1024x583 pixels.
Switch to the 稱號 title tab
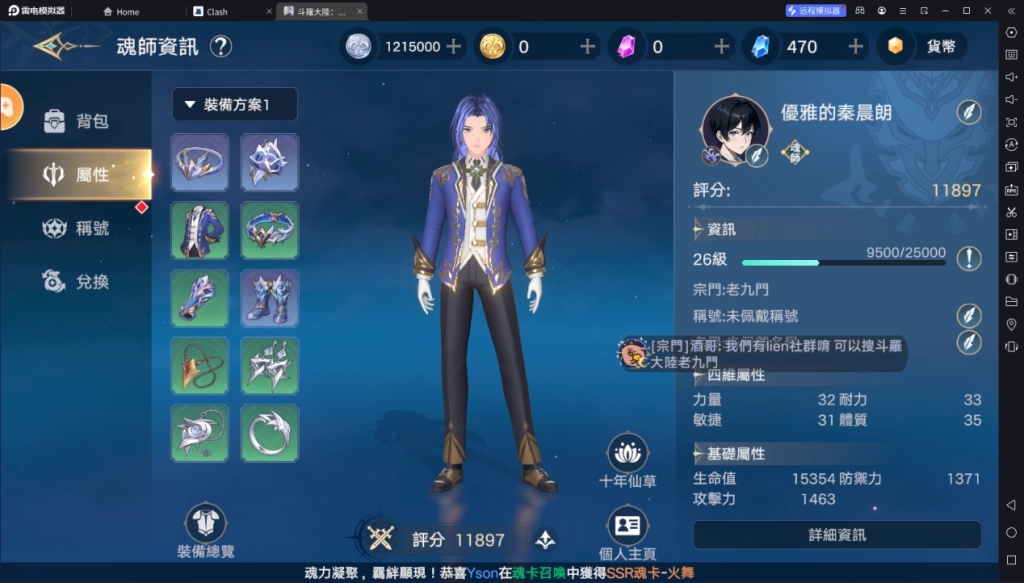coord(78,228)
